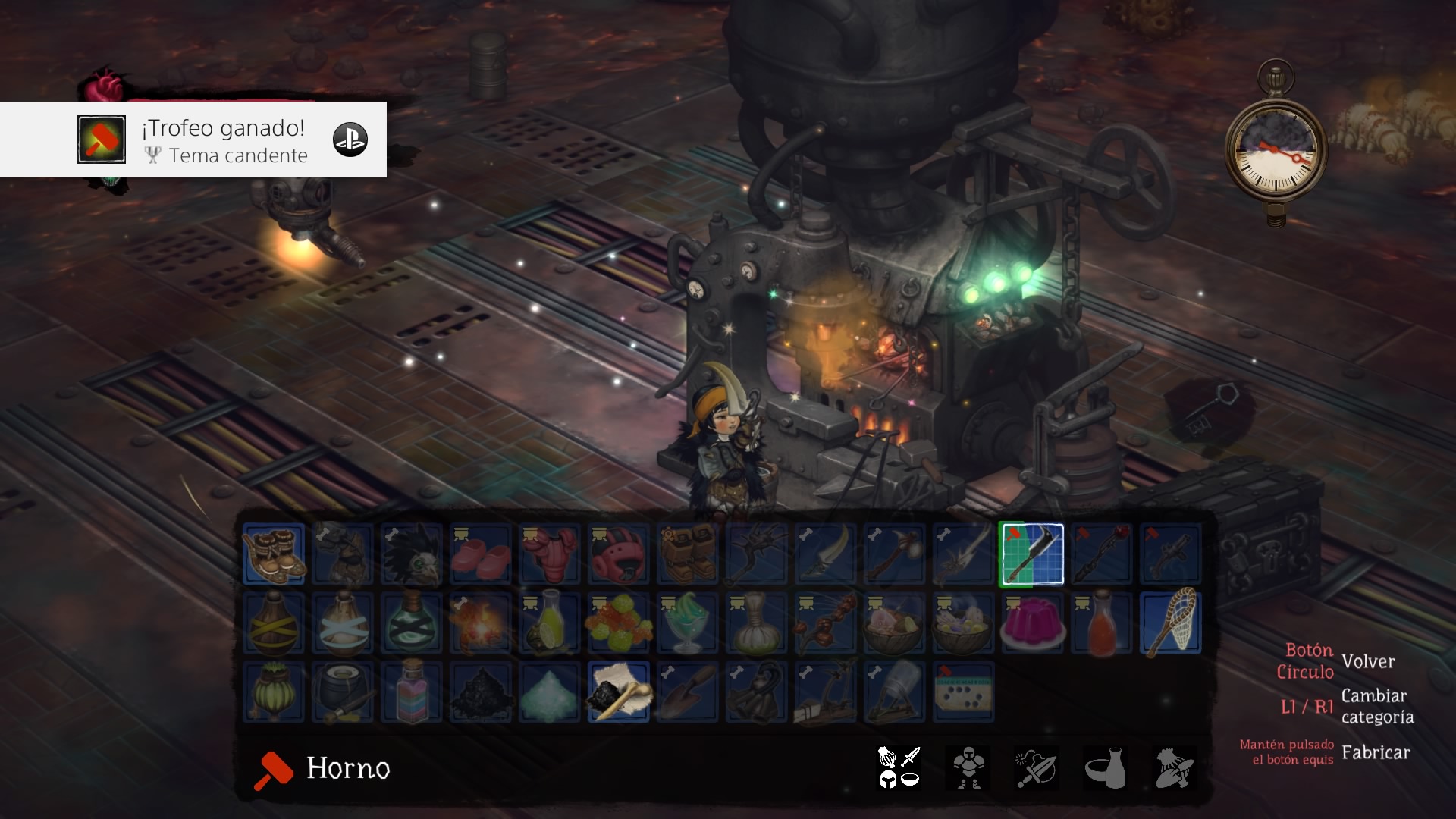Viewport: 1456px width, 819px height.
Task: Select the fur moccasin boots recipe
Action: pyautogui.click(x=274, y=554)
